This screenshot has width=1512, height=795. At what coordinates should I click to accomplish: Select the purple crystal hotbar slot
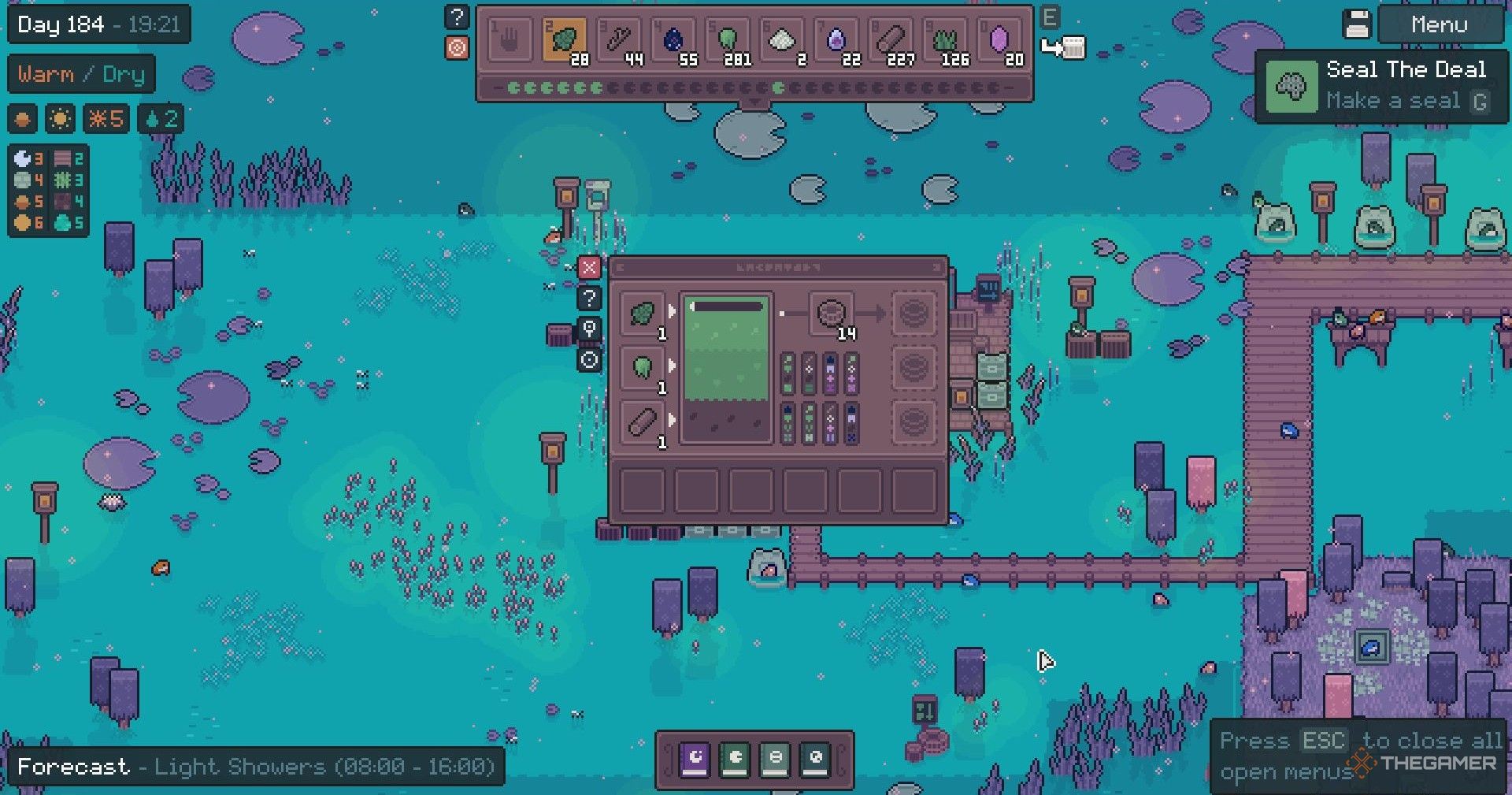pos(999,40)
